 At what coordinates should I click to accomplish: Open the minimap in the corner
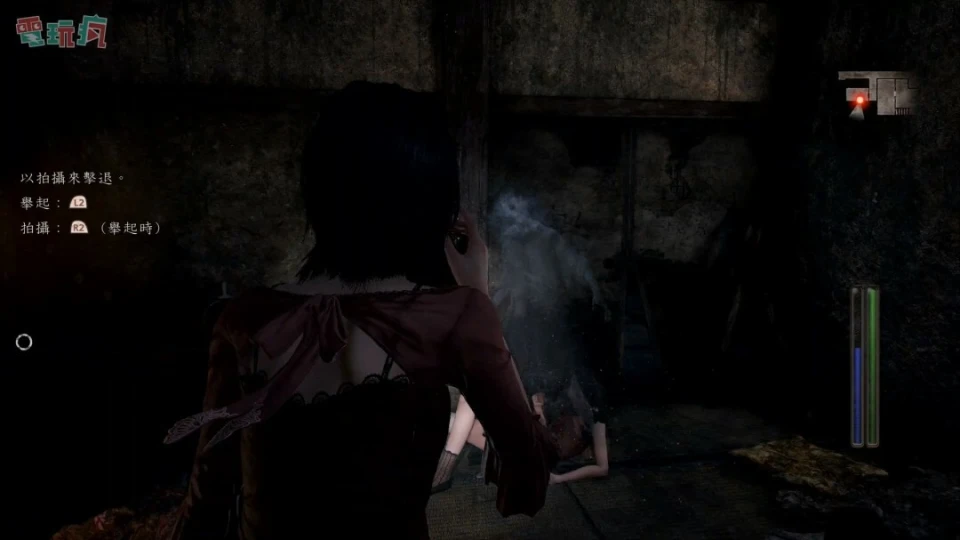[x=877, y=94]
